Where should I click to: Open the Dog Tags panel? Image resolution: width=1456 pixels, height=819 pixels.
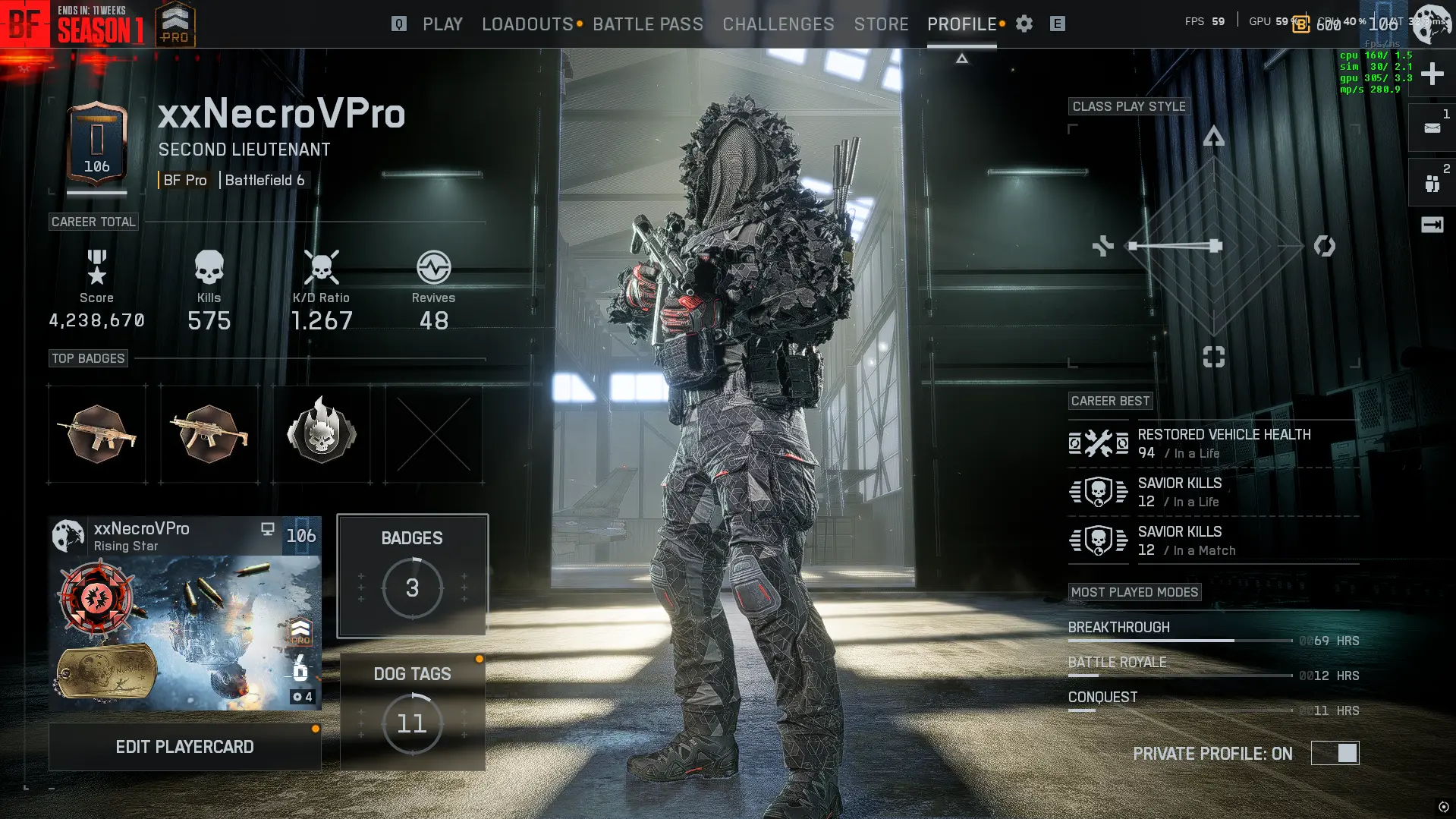coord(412,711)
